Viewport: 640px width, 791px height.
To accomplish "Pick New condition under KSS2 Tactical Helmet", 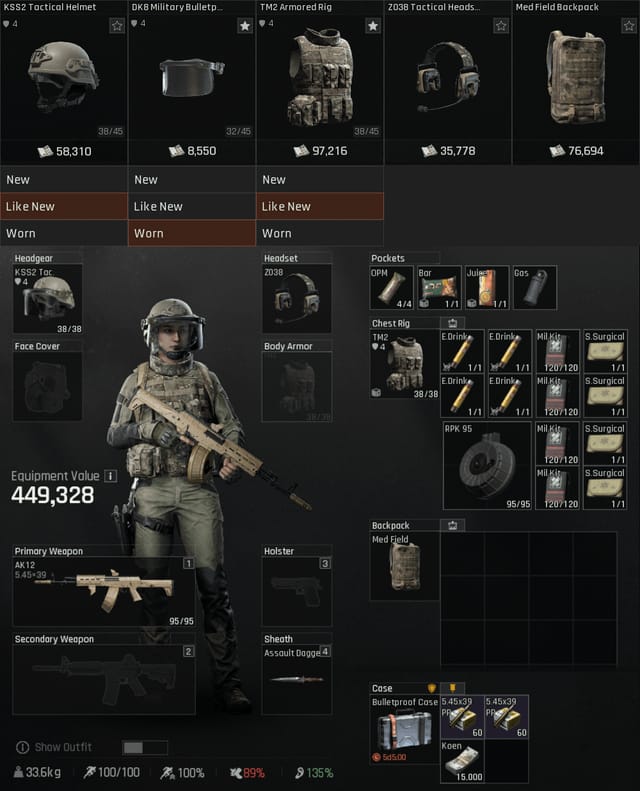I will coord(64,180).
